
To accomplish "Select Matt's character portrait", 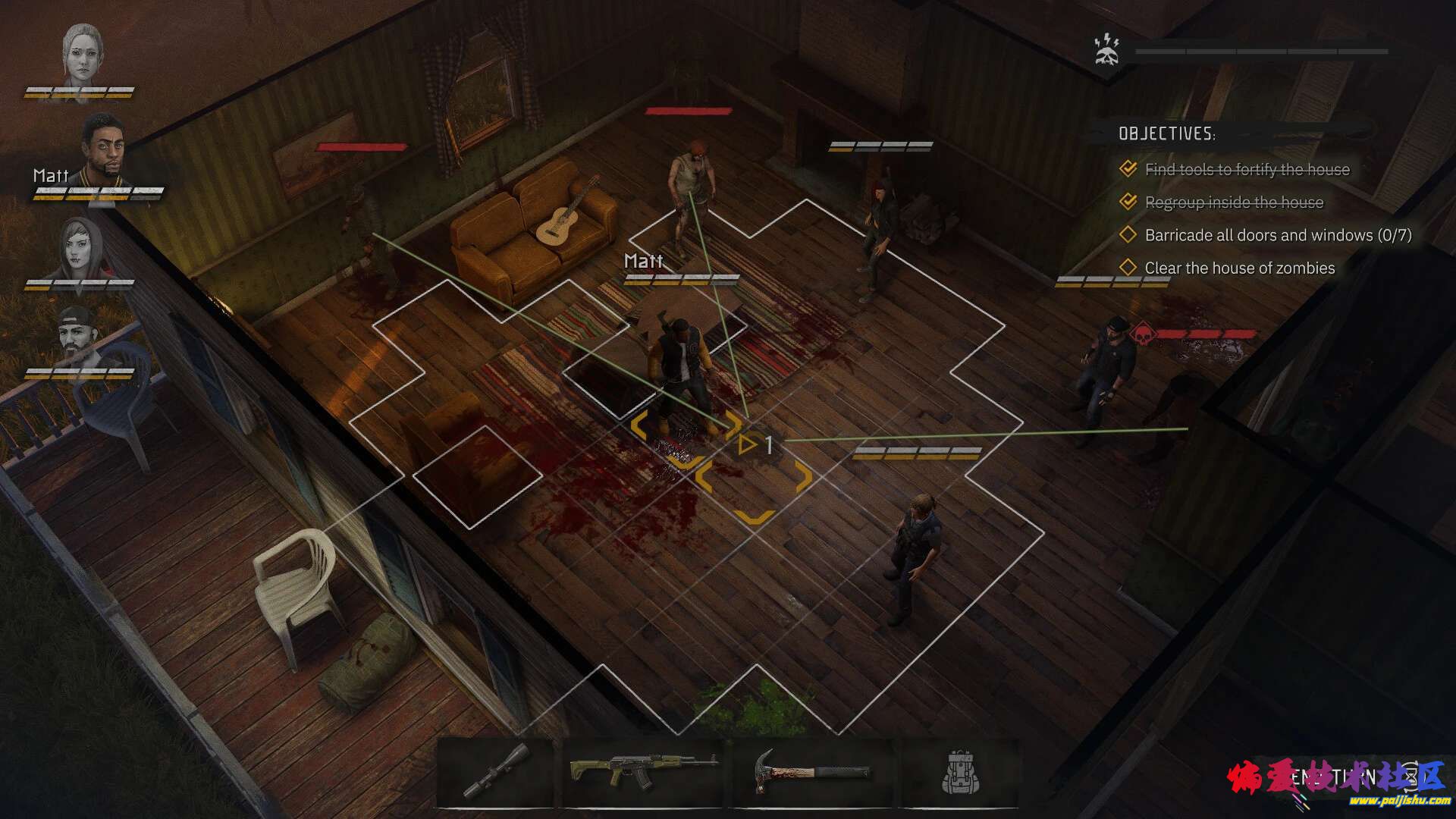I will [x=103, y=149].
